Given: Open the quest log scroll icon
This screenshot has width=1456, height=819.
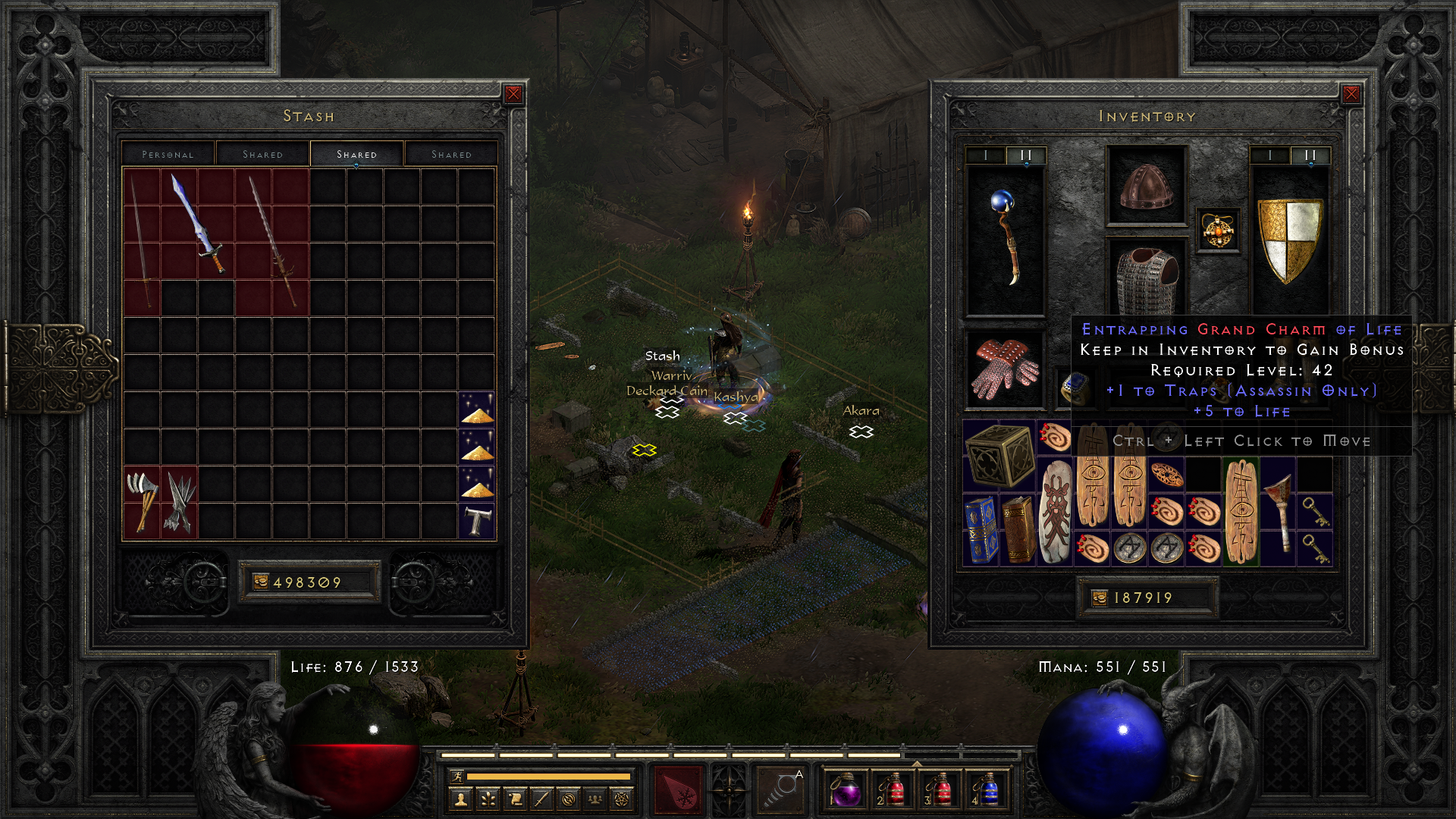Looking at the screenshot, I should (x=515, y=799).
